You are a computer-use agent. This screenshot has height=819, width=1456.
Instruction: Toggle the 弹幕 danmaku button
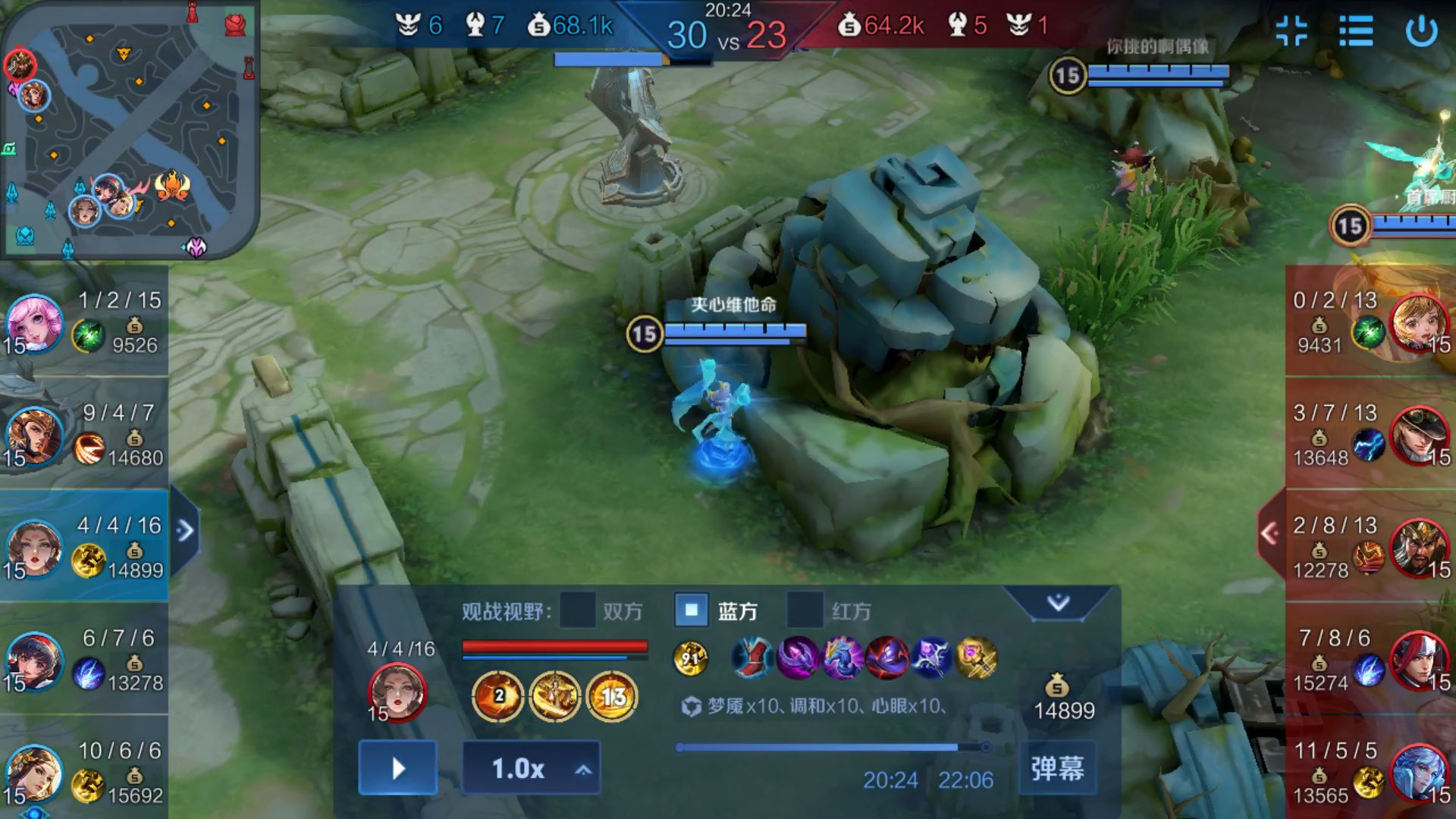click(x=1057, y=768)
